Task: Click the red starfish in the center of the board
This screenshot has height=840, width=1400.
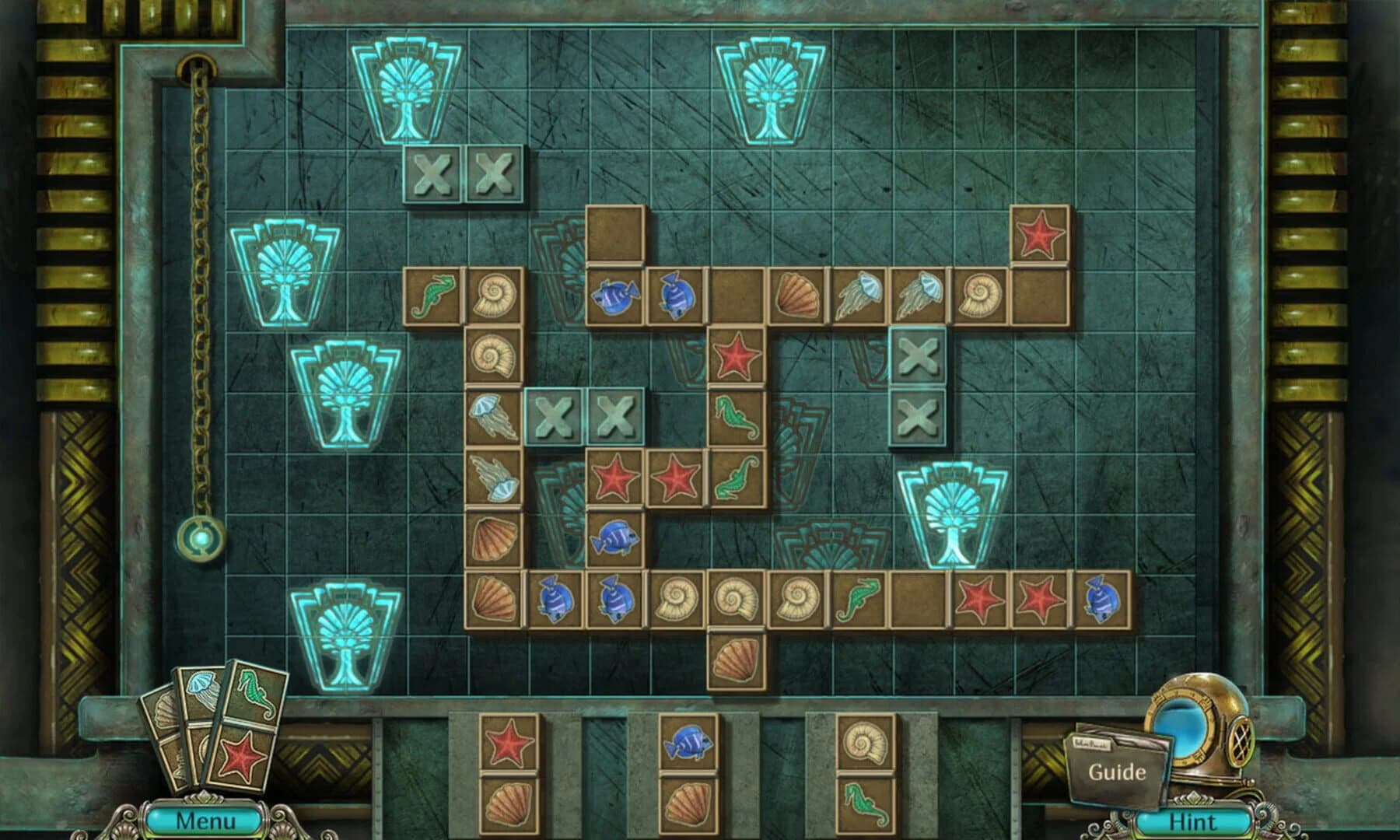Action: pos(735,359)
